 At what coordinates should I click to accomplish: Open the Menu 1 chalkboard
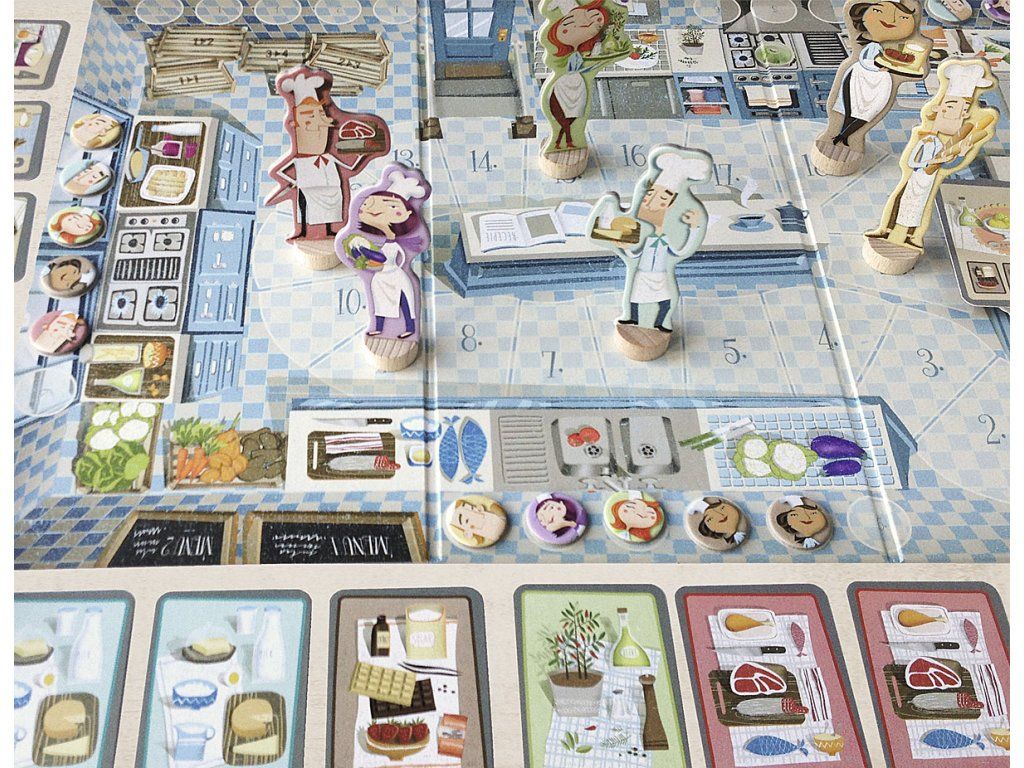pos(337,541)
